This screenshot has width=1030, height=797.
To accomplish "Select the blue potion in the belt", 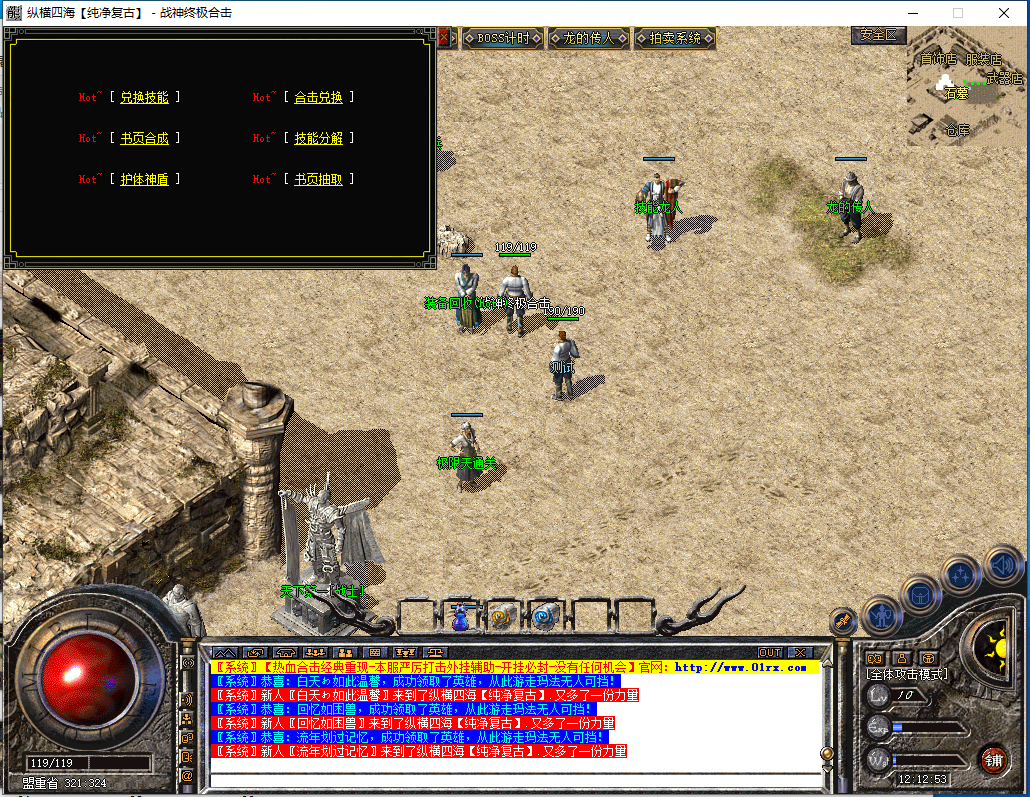I will click(461, 617).
